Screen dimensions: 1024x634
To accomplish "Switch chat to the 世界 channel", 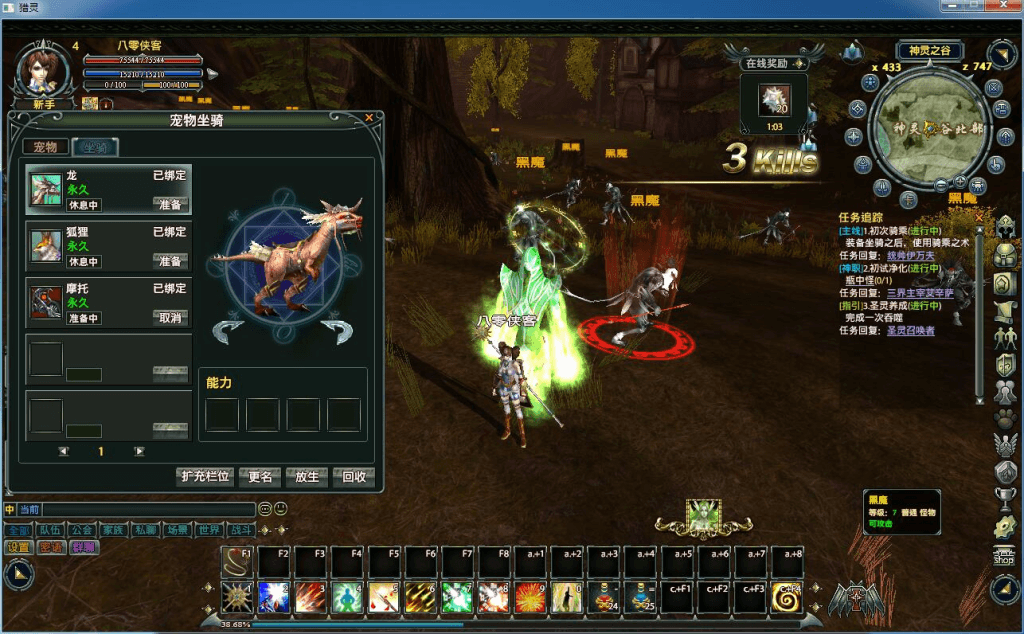I will [209, 530].
